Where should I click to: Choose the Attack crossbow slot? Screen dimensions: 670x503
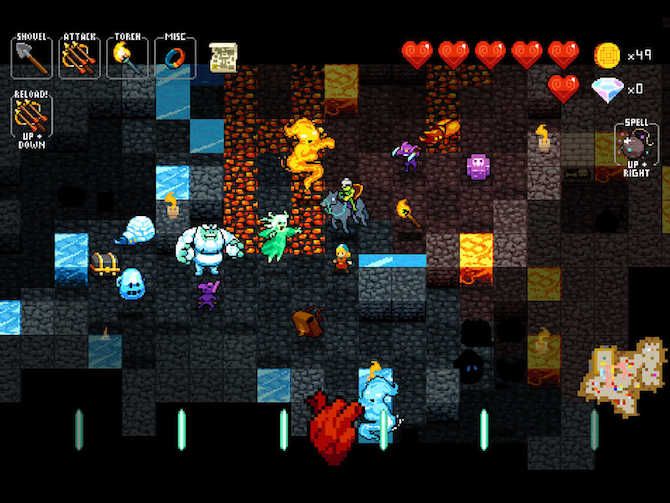tap(79, 57)
